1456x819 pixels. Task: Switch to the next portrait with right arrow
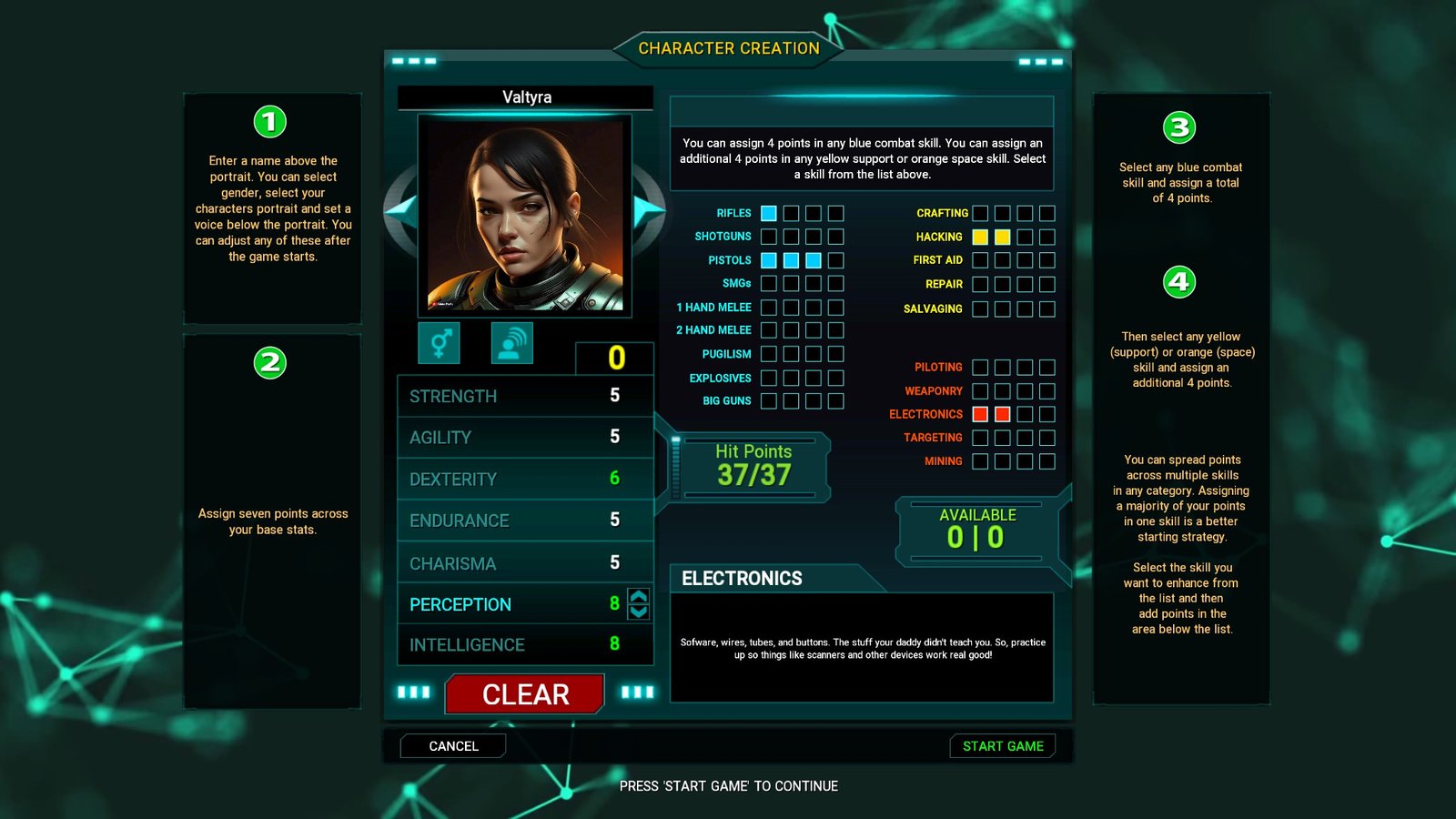(x=647, y=210)
